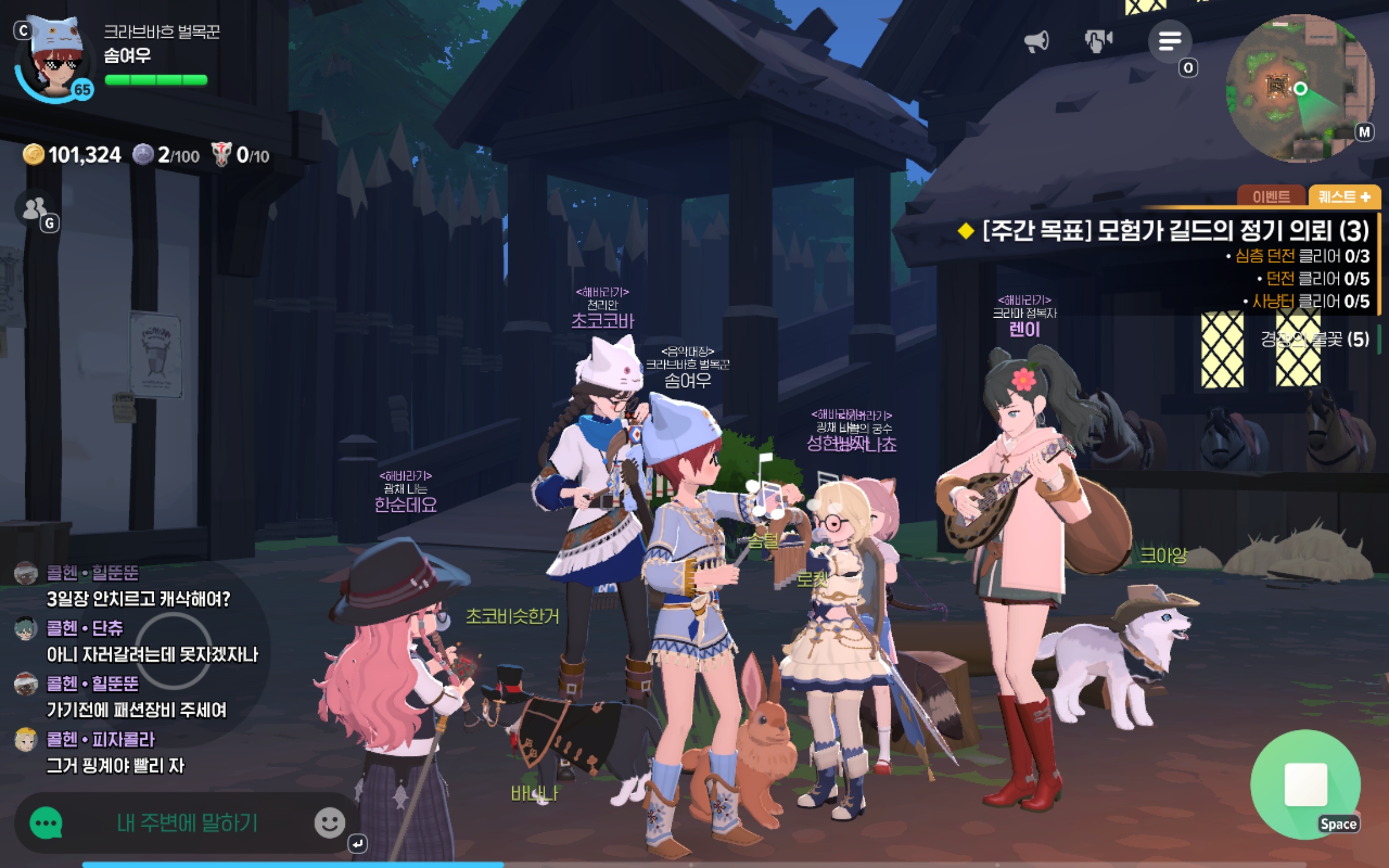Switch to the 퀘스트 tab

[x=1344, y=197]
